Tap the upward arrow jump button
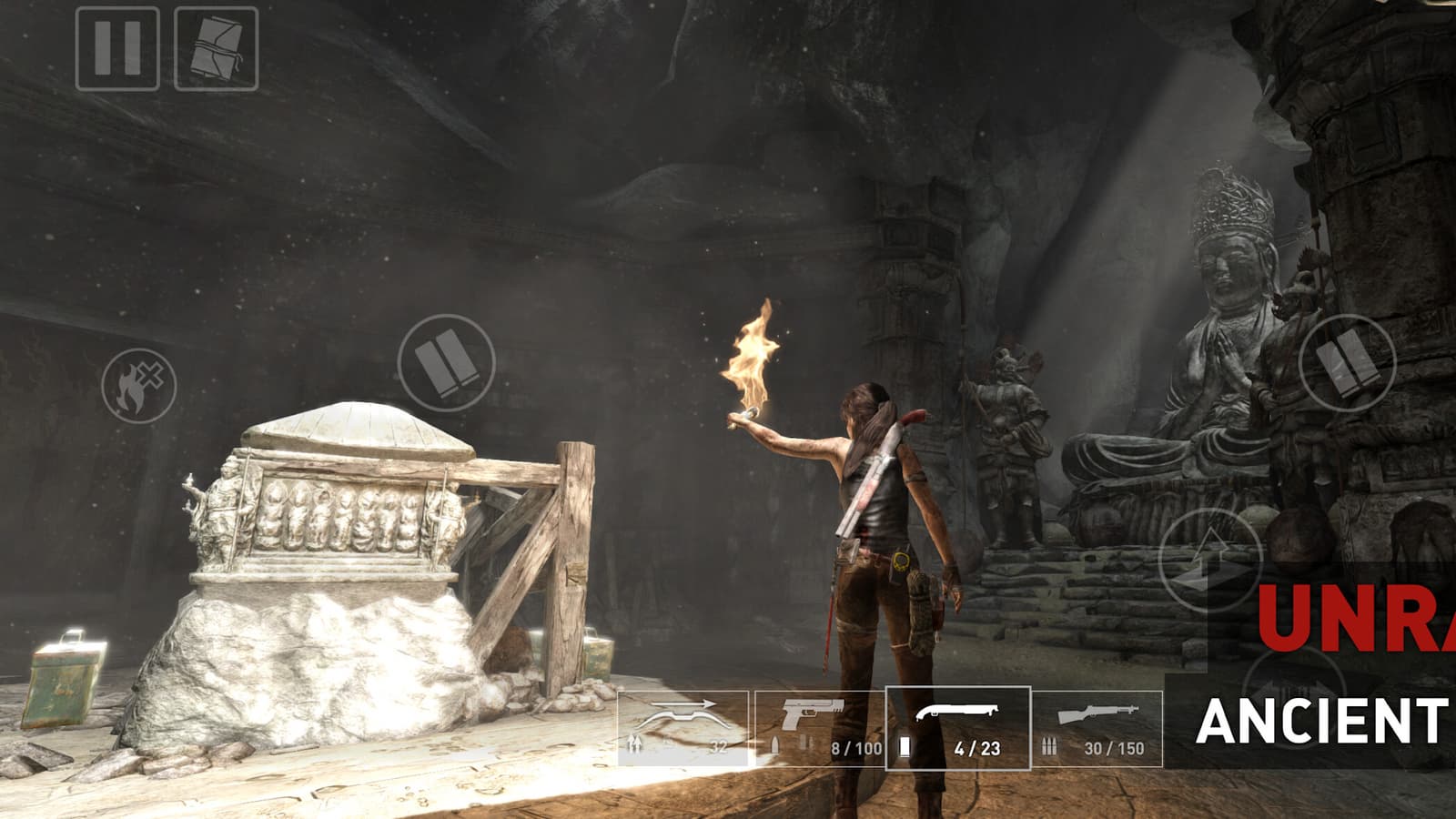Viewport: 1456px width, 819px height. tap(1210, 558)
